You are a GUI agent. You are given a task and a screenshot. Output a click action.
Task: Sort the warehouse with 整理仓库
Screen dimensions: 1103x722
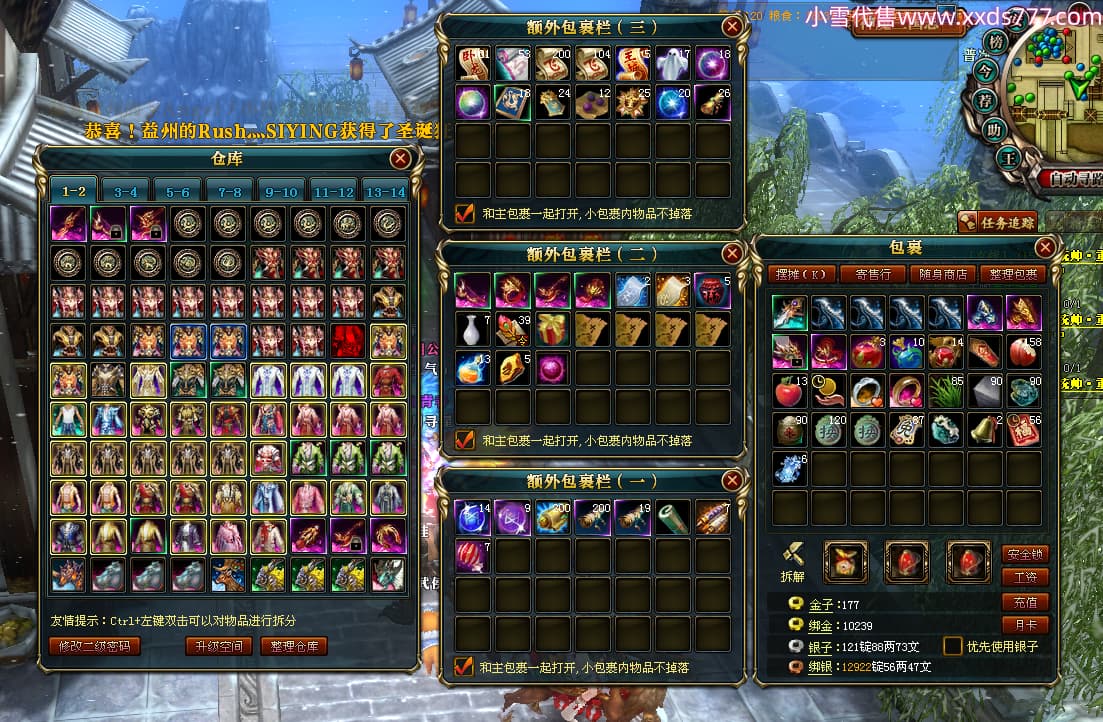(x=295, y=646)
